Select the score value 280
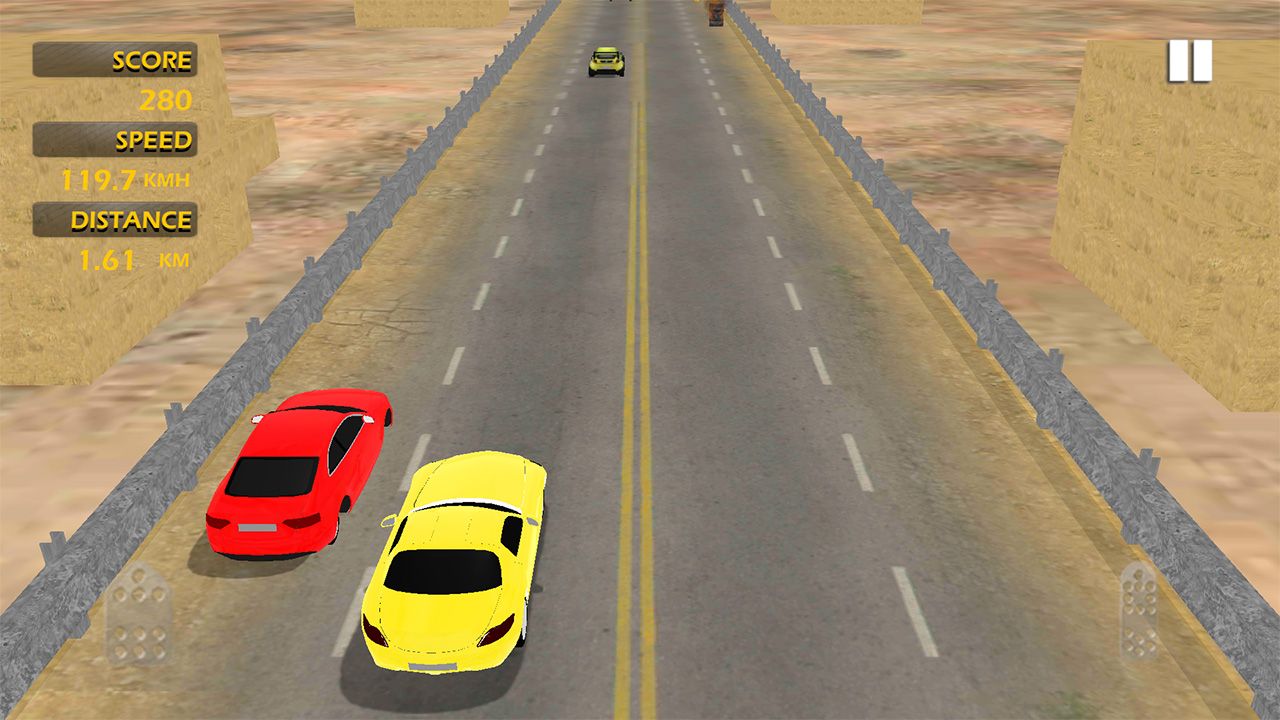Image resolution: width=1280 pixels, height=720 pixels. pos(167,98)
